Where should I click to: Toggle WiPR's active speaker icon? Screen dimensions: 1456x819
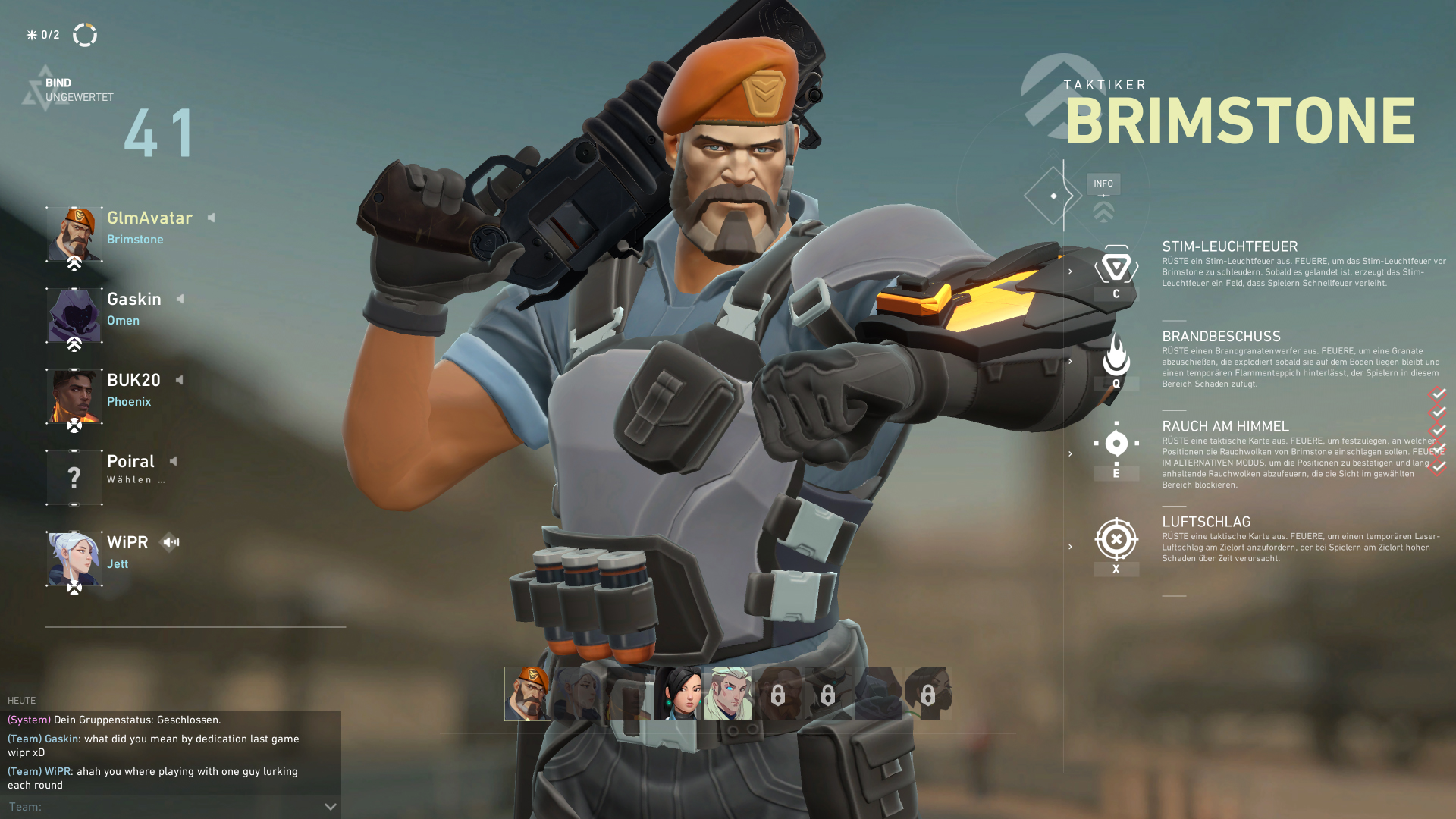pos(171,542)
